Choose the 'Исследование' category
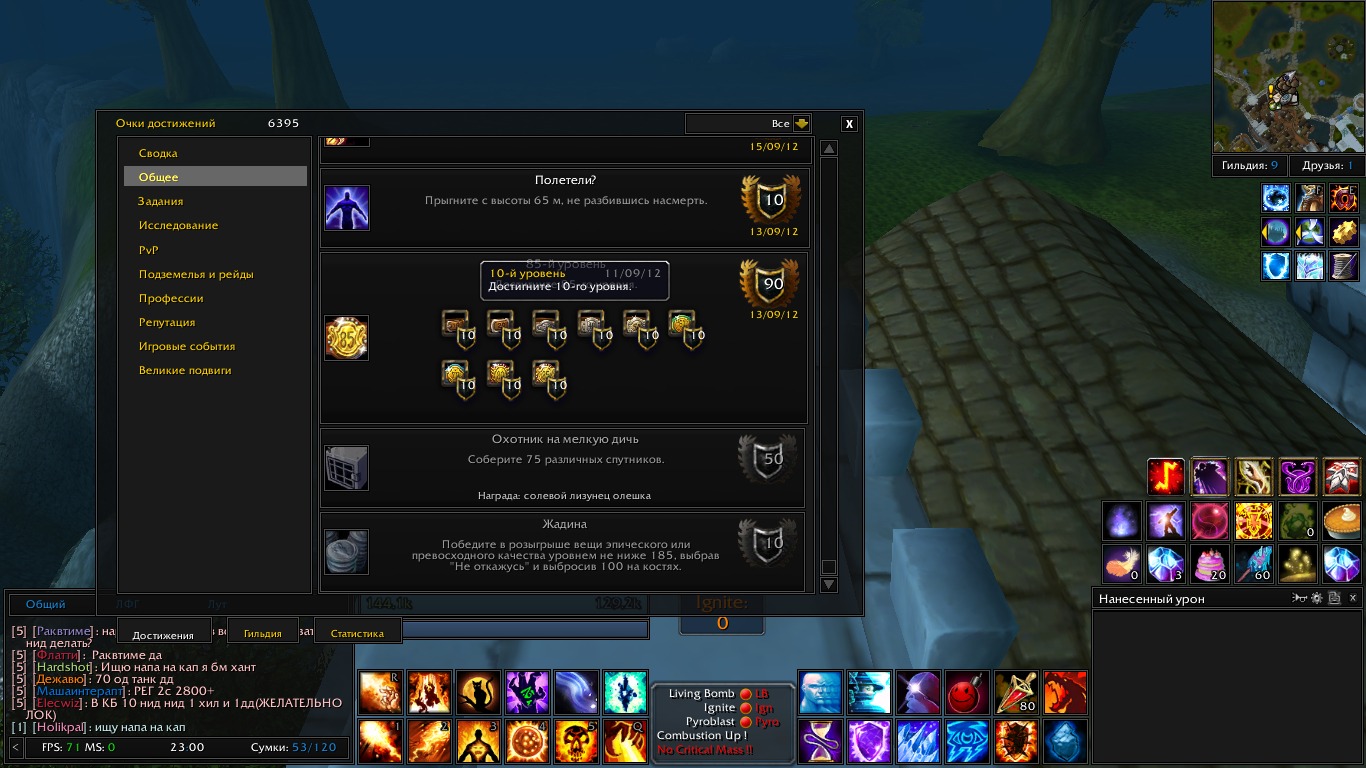This screenshot has height=768, width=1366. (178, 225)
